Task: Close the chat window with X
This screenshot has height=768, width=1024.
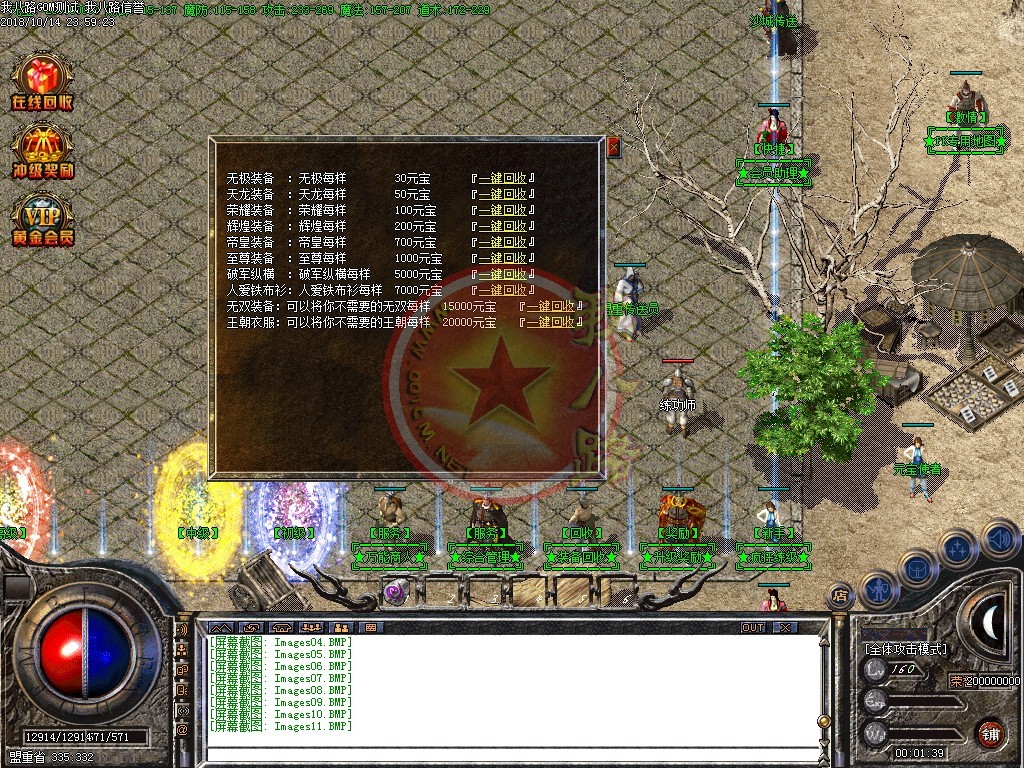Action: tap(785, 627)
